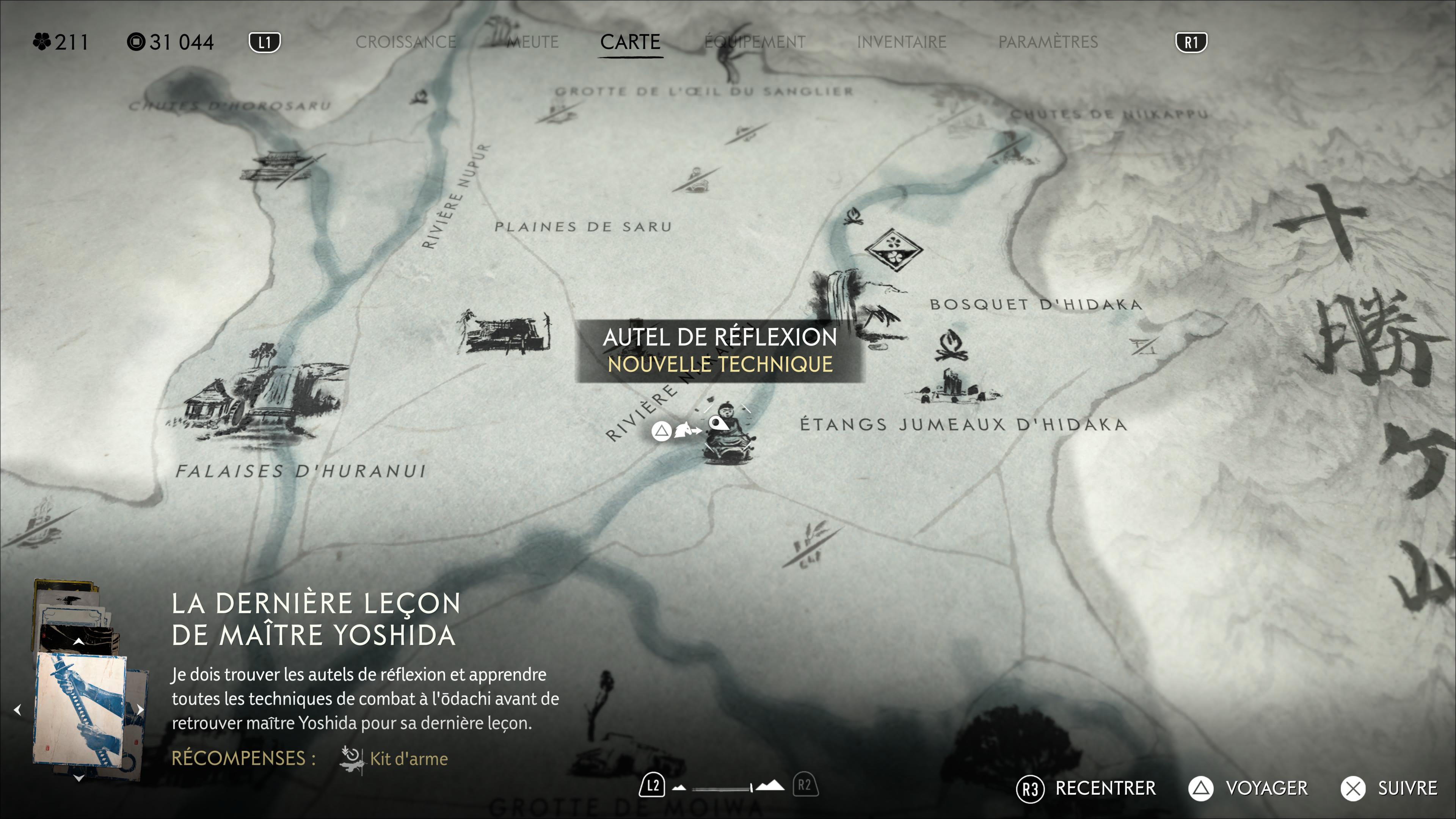Pick the torii gate map marker

pyautogui.click(x=1144, y=345)
